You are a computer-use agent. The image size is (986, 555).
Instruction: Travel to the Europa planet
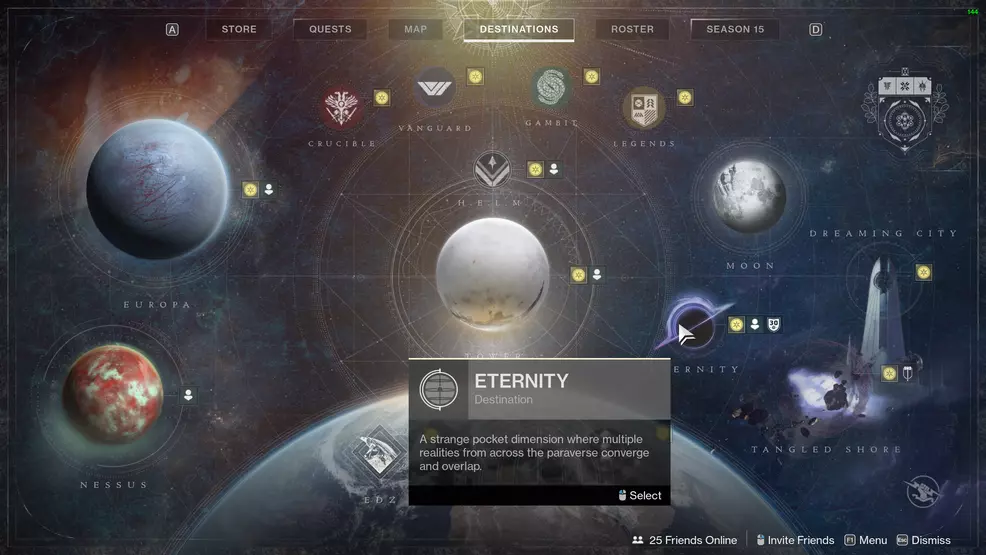click(x=157, y=189)
